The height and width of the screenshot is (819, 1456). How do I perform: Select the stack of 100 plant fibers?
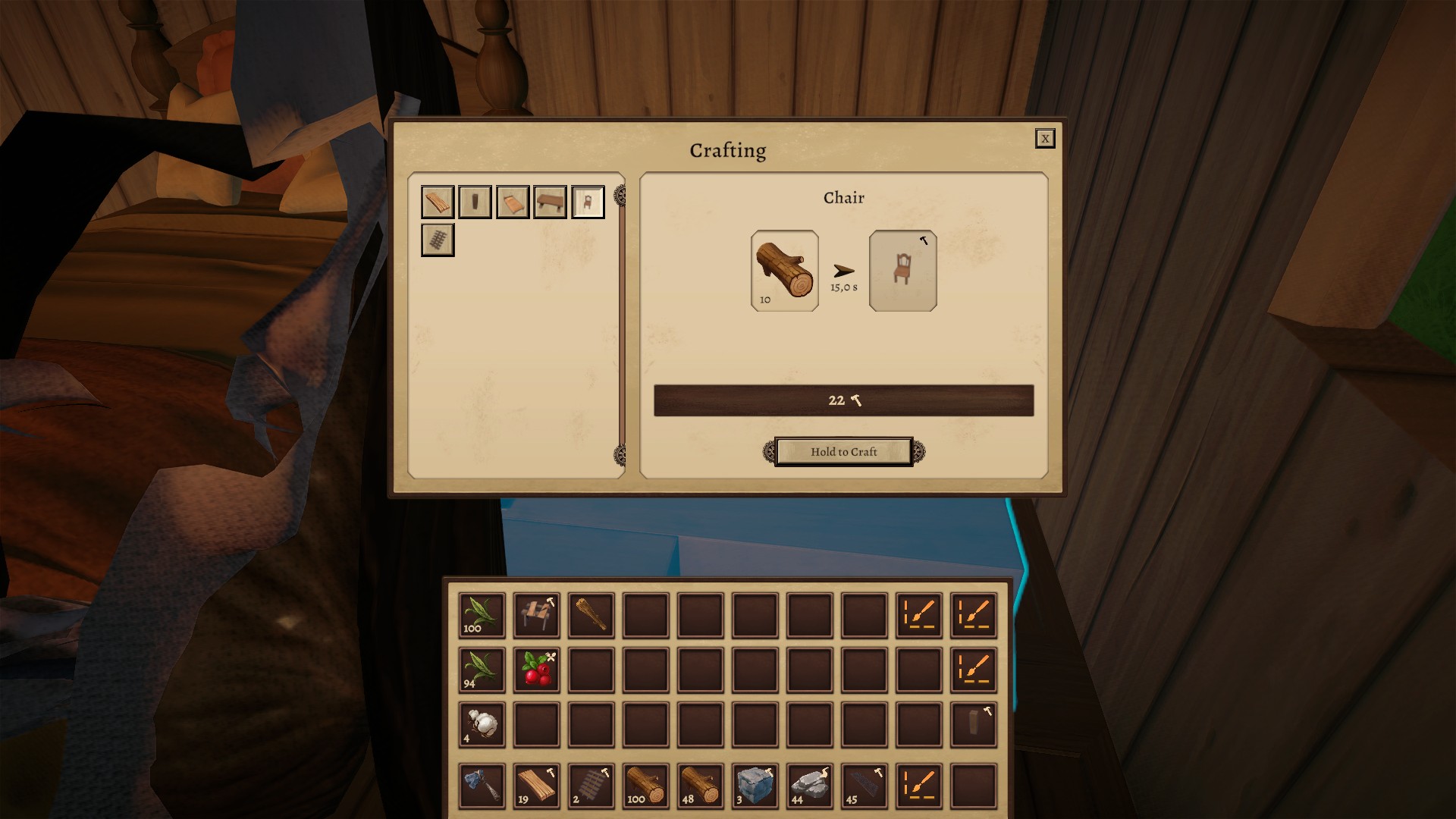(482, 615)
